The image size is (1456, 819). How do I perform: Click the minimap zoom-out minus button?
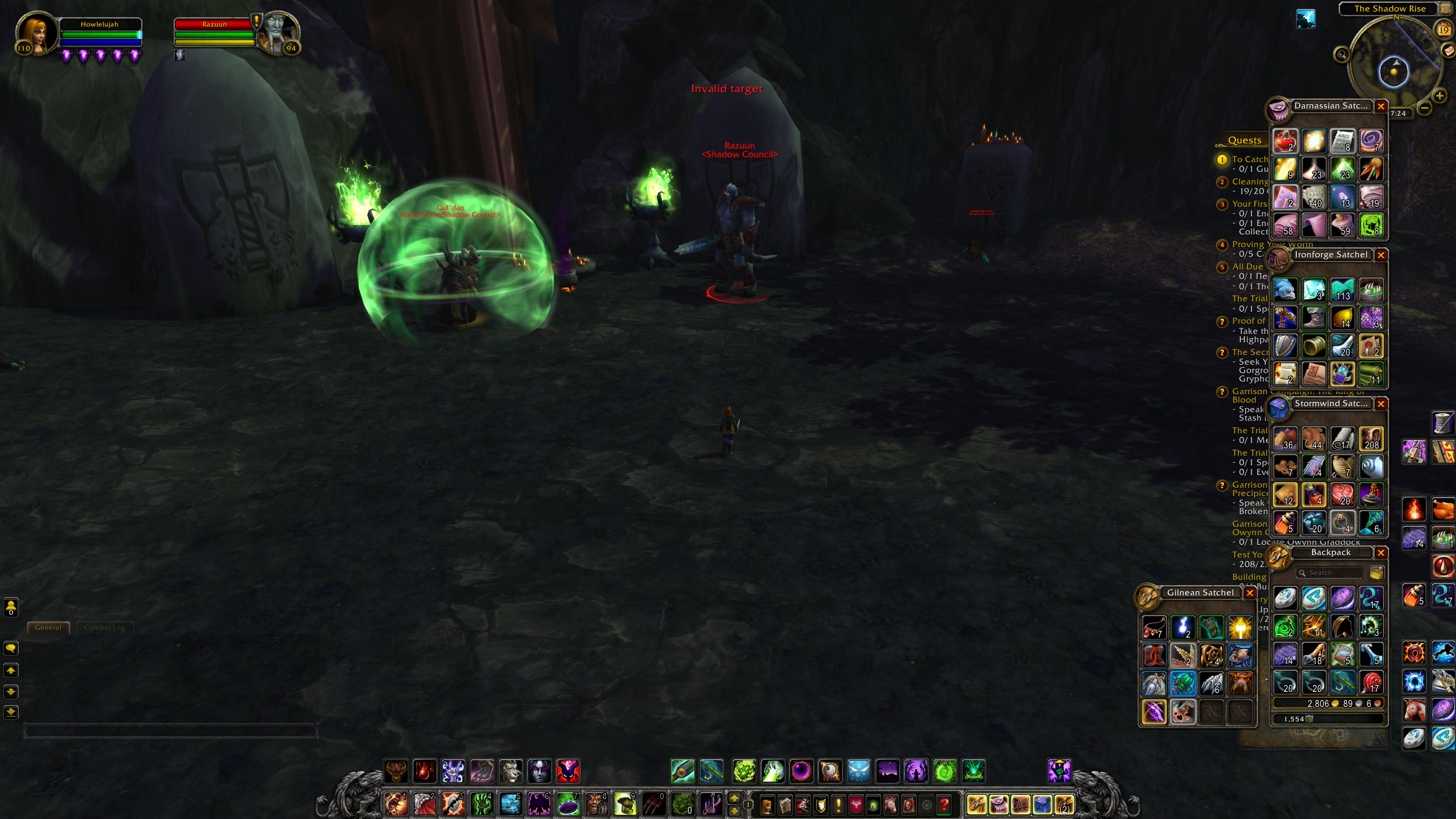click(x=1425, y=108)
